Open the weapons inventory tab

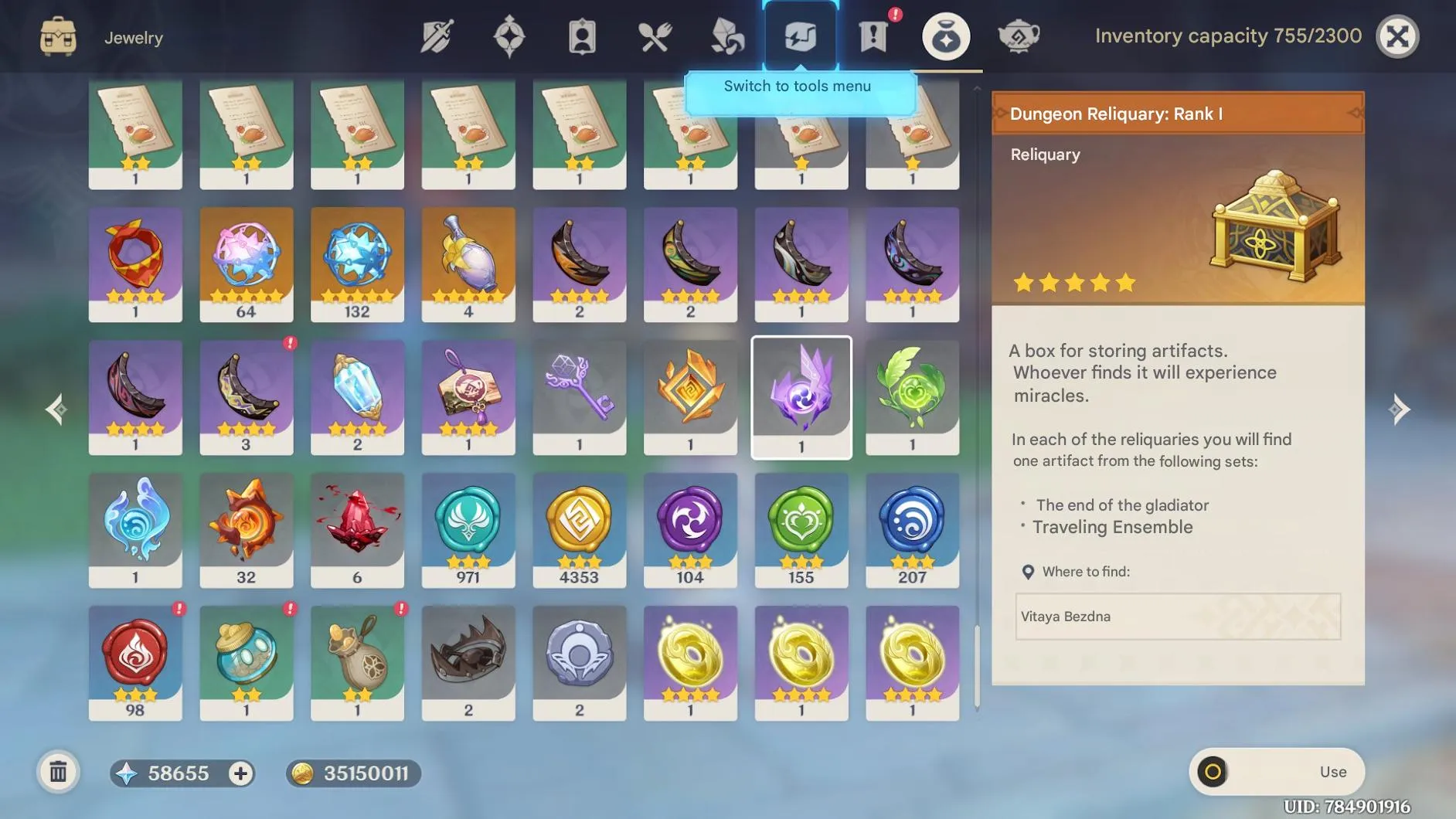coord(435,36)
